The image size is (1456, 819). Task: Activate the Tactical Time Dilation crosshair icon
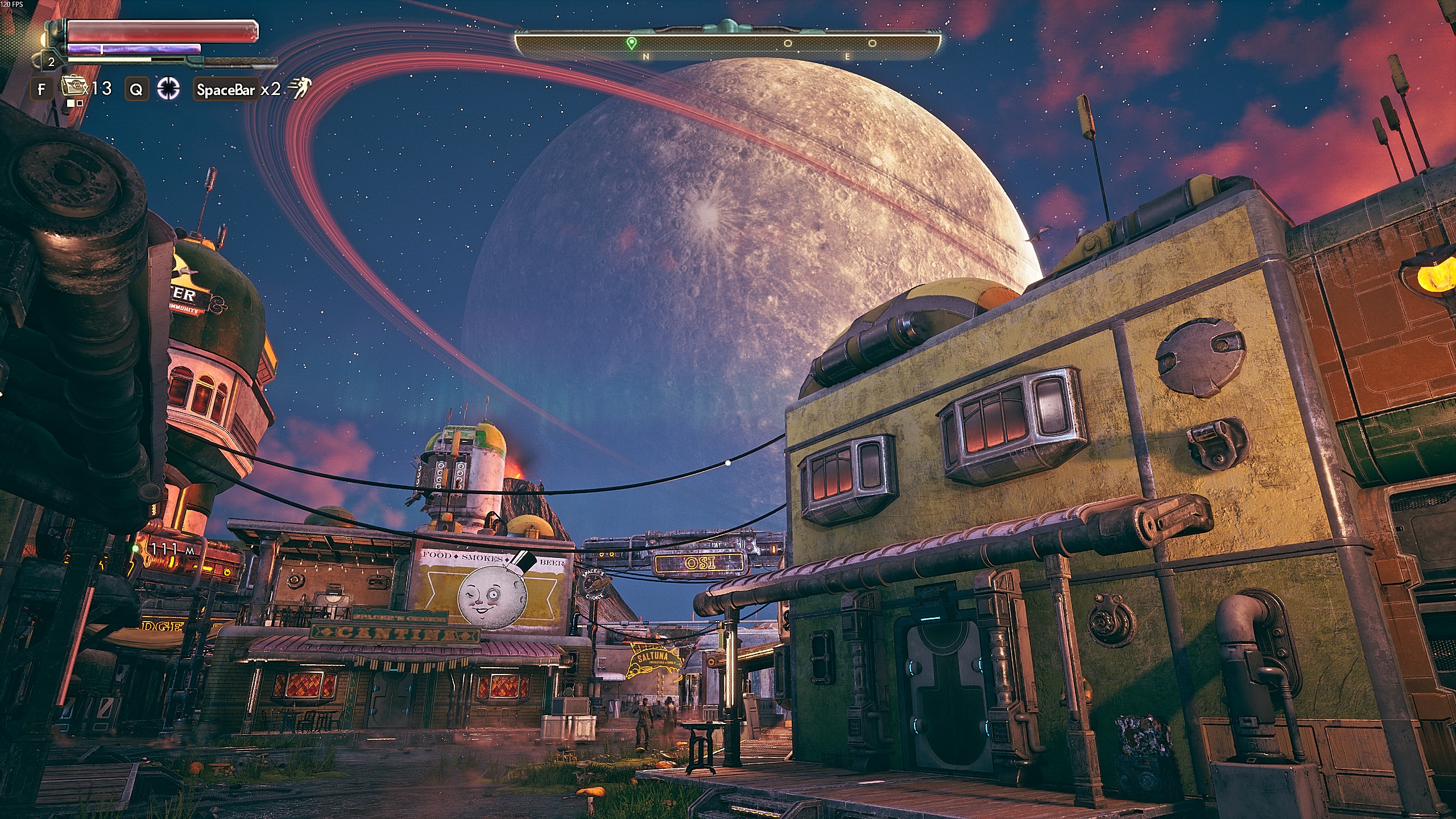(168, 89)
